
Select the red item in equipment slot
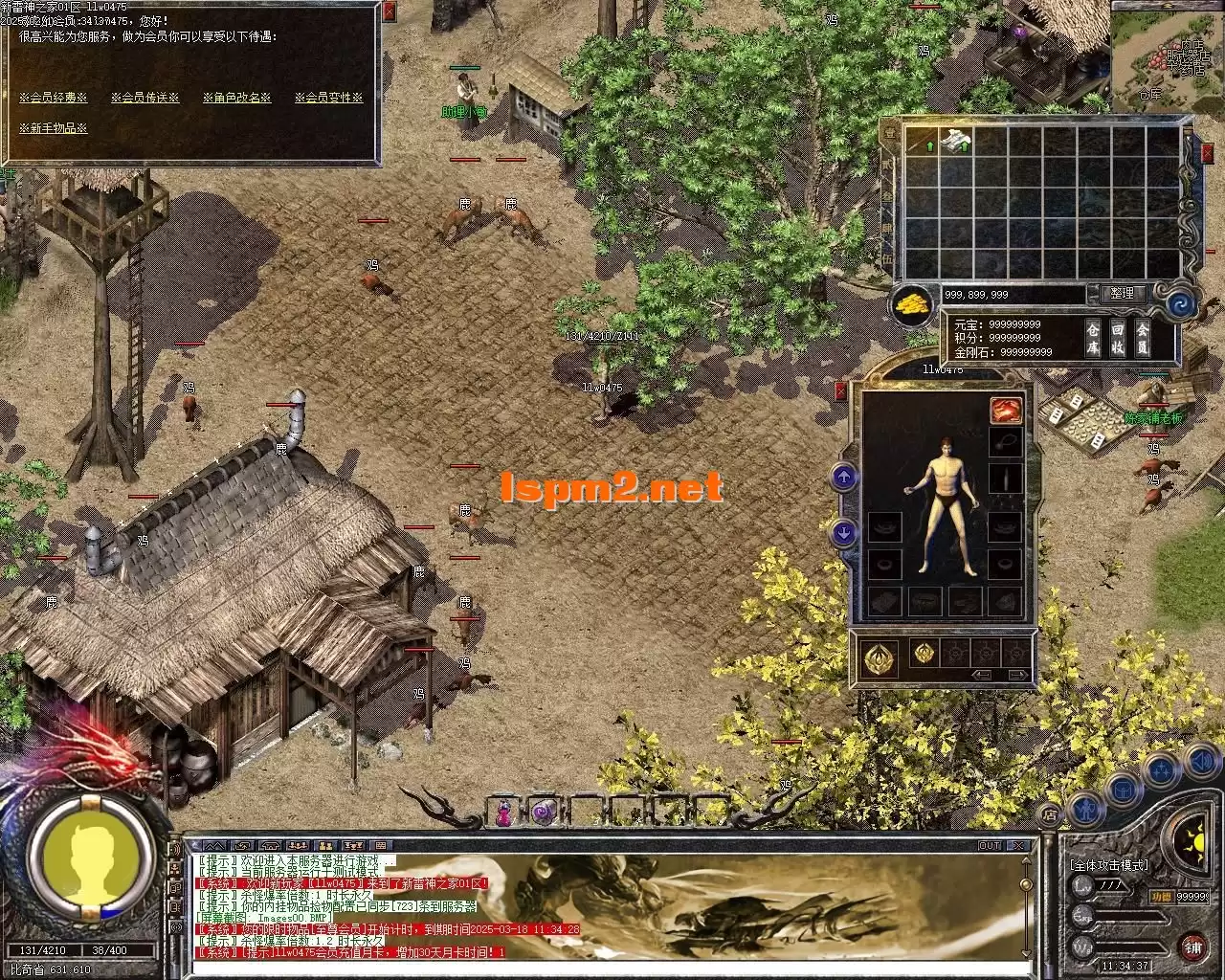click(1005, 411)
